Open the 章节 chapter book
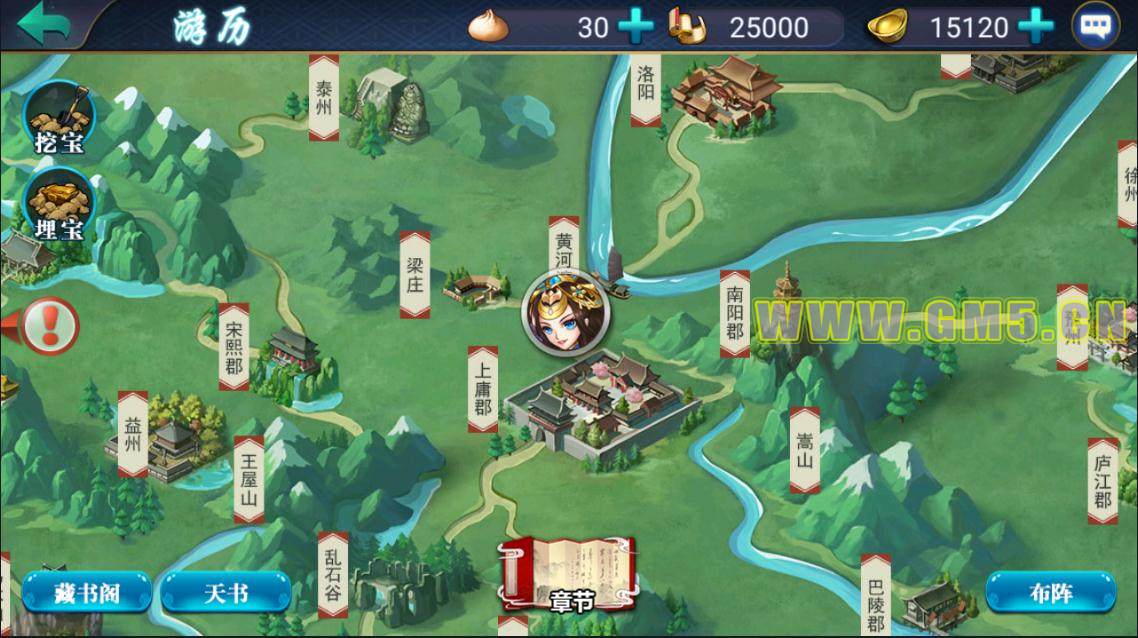 click(x=571, y=574)
